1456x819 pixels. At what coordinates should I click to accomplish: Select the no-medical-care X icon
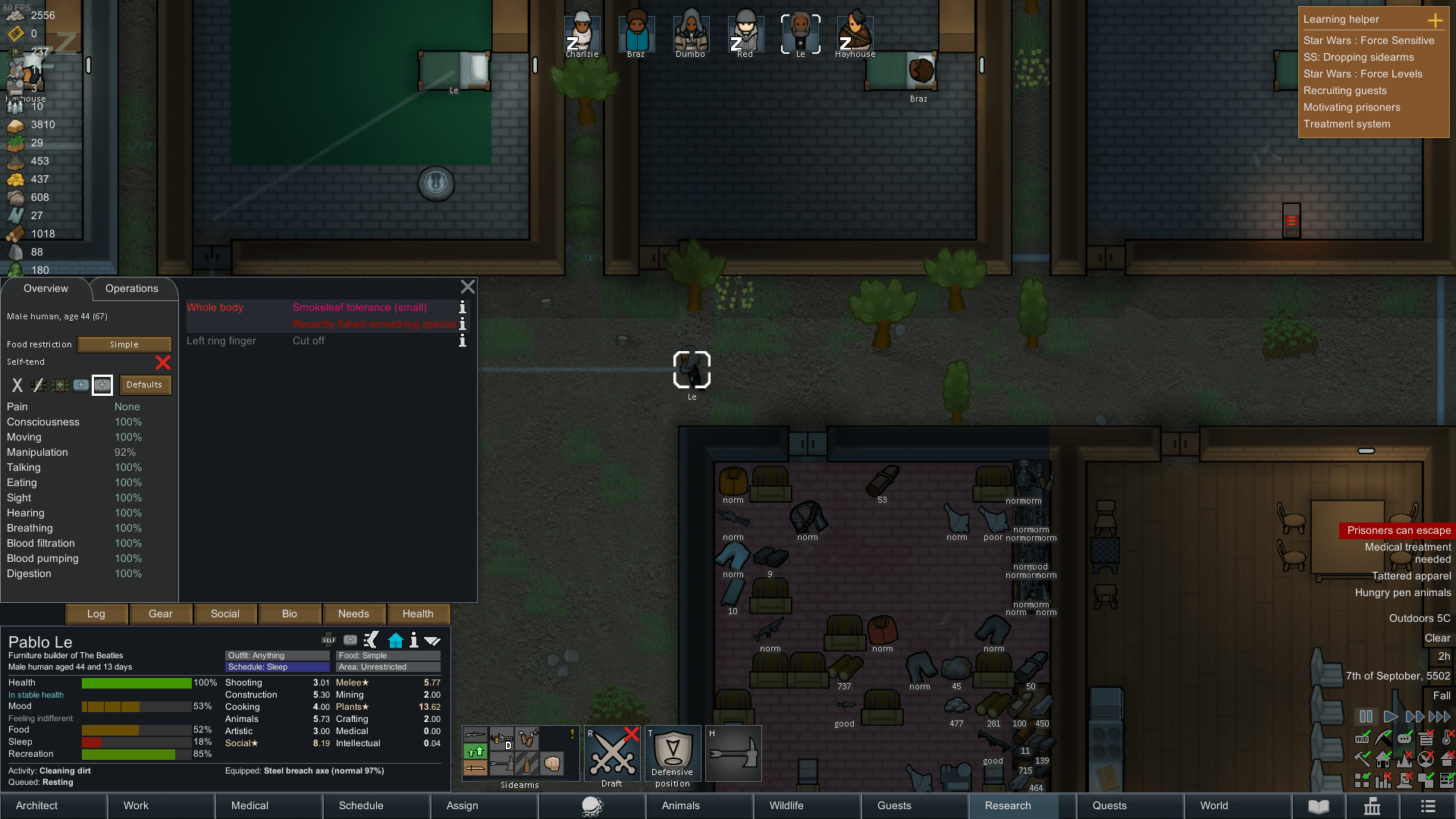(17, 385)
